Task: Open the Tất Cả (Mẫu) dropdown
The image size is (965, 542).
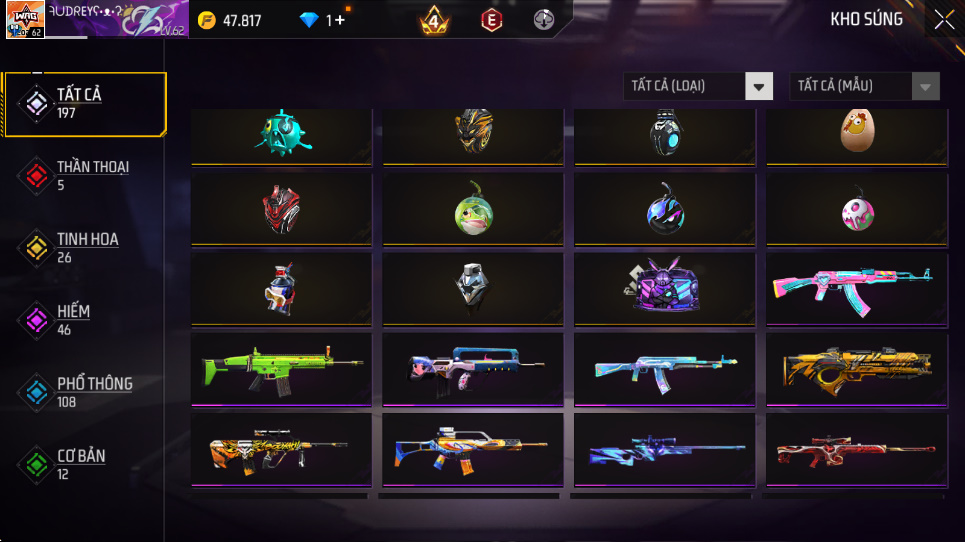Action: coord(864,86)
